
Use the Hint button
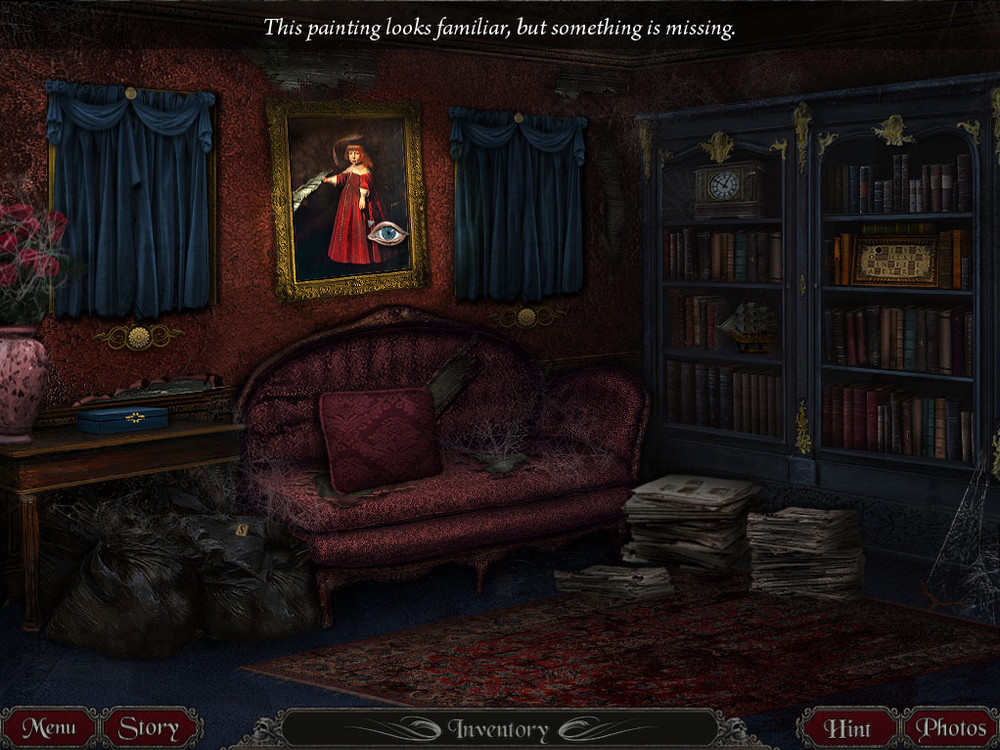pos(847,728)
